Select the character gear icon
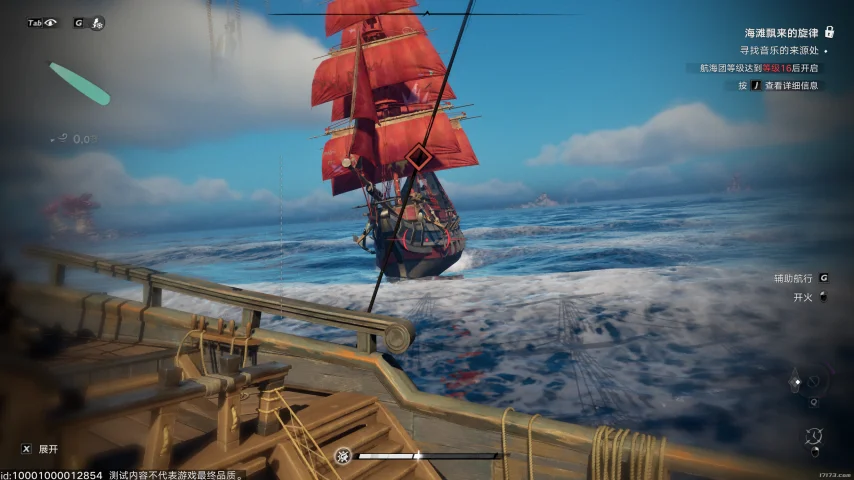 tap(97, 22)
